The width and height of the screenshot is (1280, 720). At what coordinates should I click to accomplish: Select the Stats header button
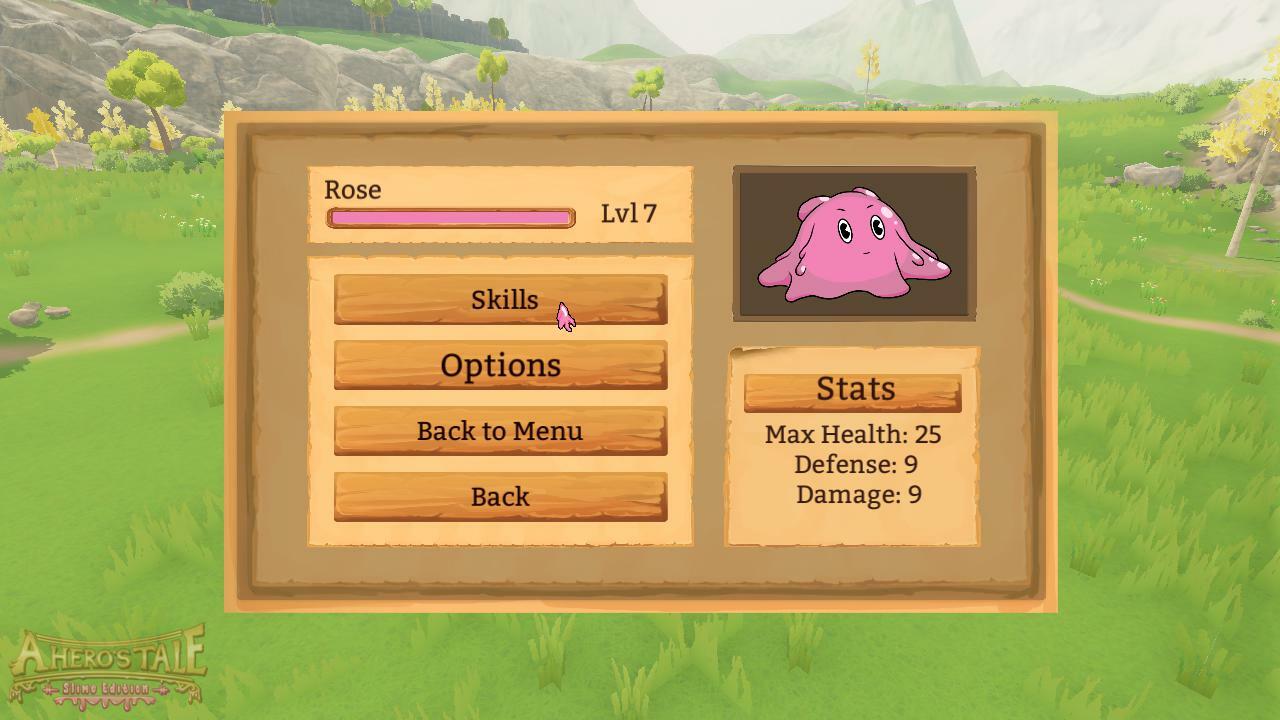click(853, 391)
